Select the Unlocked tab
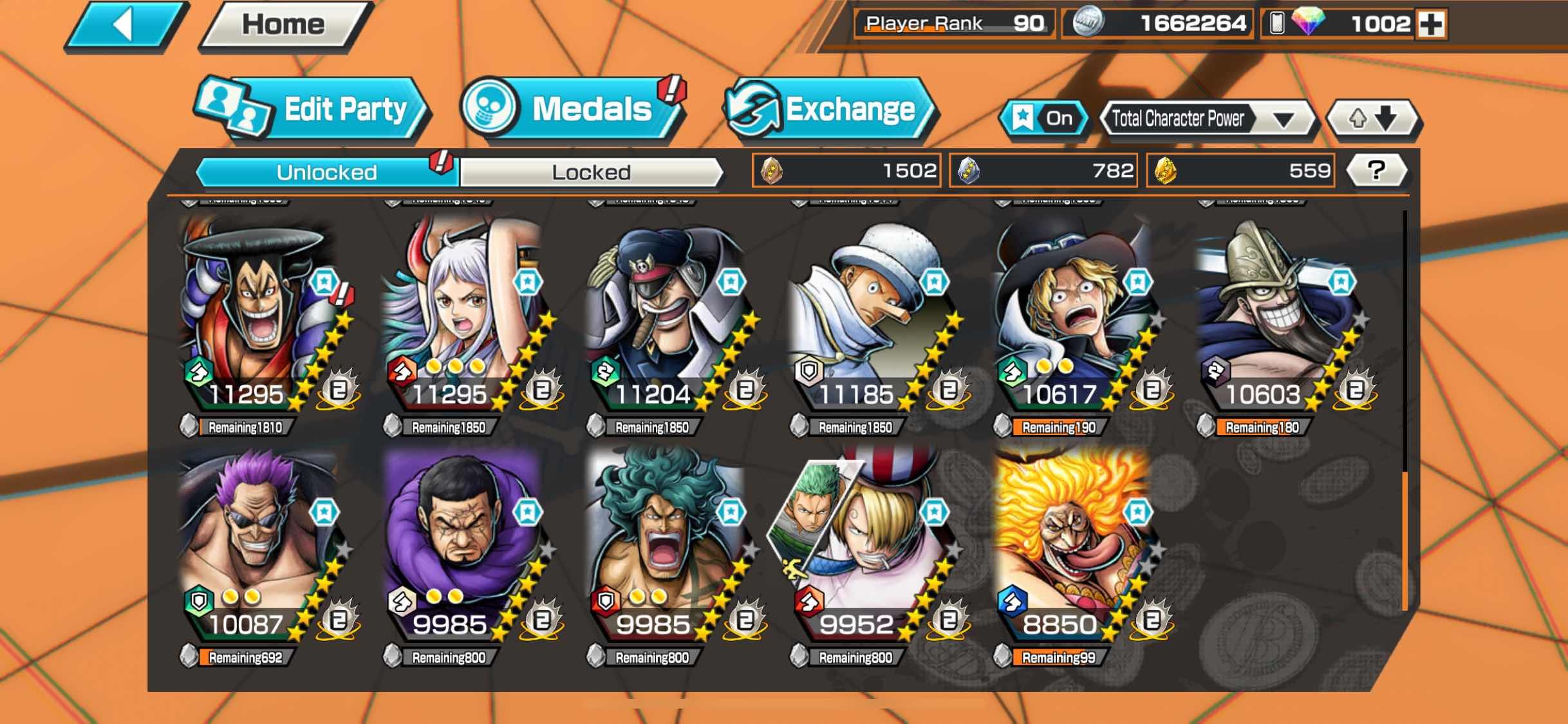Viewport: 1568px width, 724px height. (x=326, y=172)
